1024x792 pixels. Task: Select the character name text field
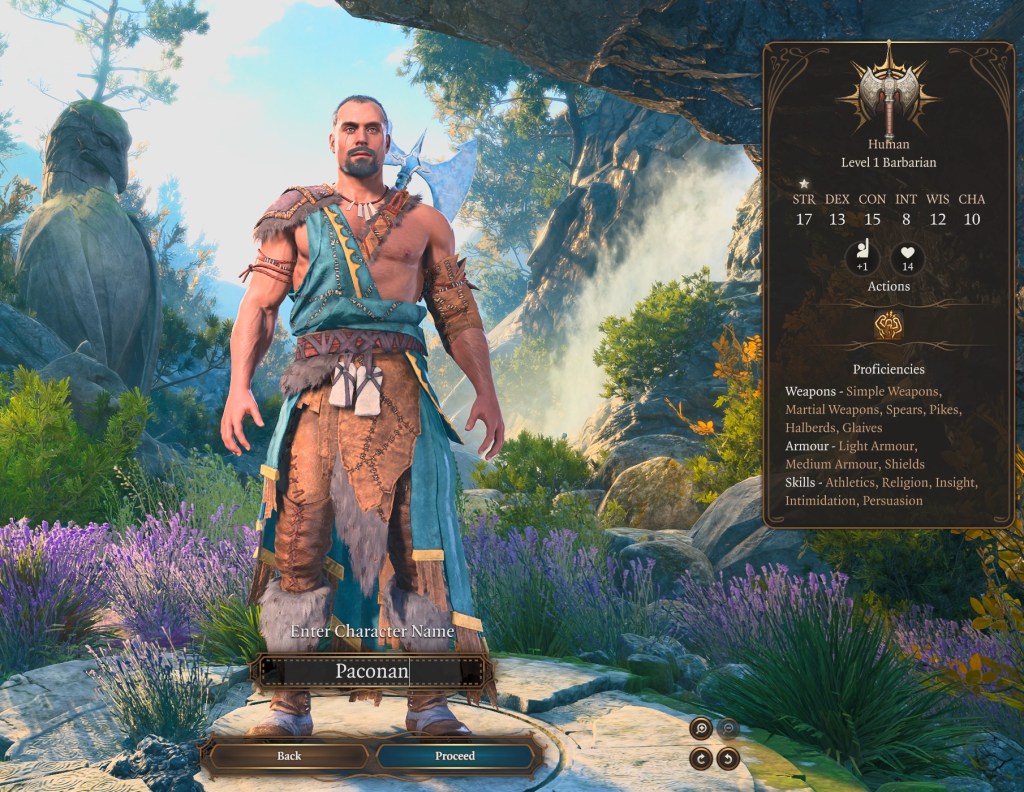pos(372,671)
